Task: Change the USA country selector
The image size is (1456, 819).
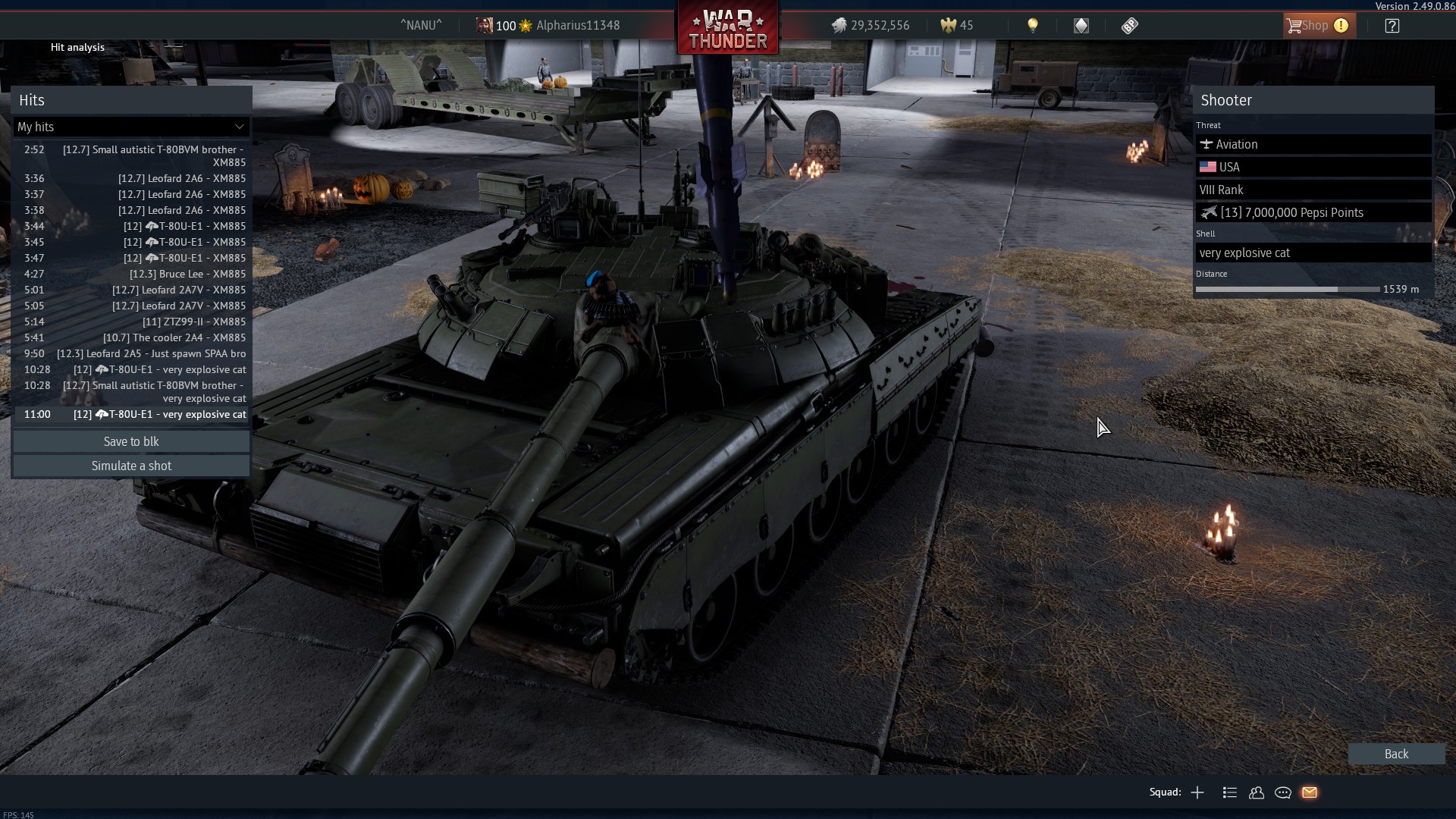Action: click(x=1313, y=167)
